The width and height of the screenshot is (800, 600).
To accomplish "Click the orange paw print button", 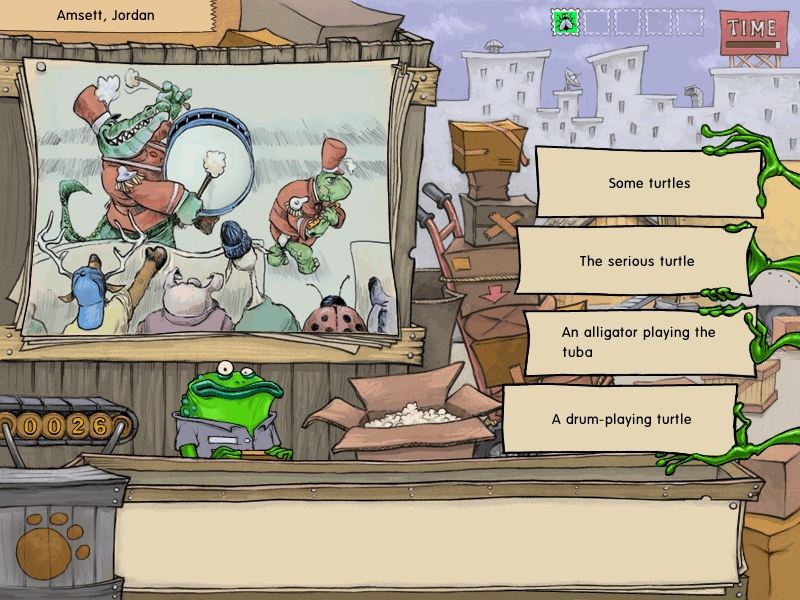I will click(51, 543).
